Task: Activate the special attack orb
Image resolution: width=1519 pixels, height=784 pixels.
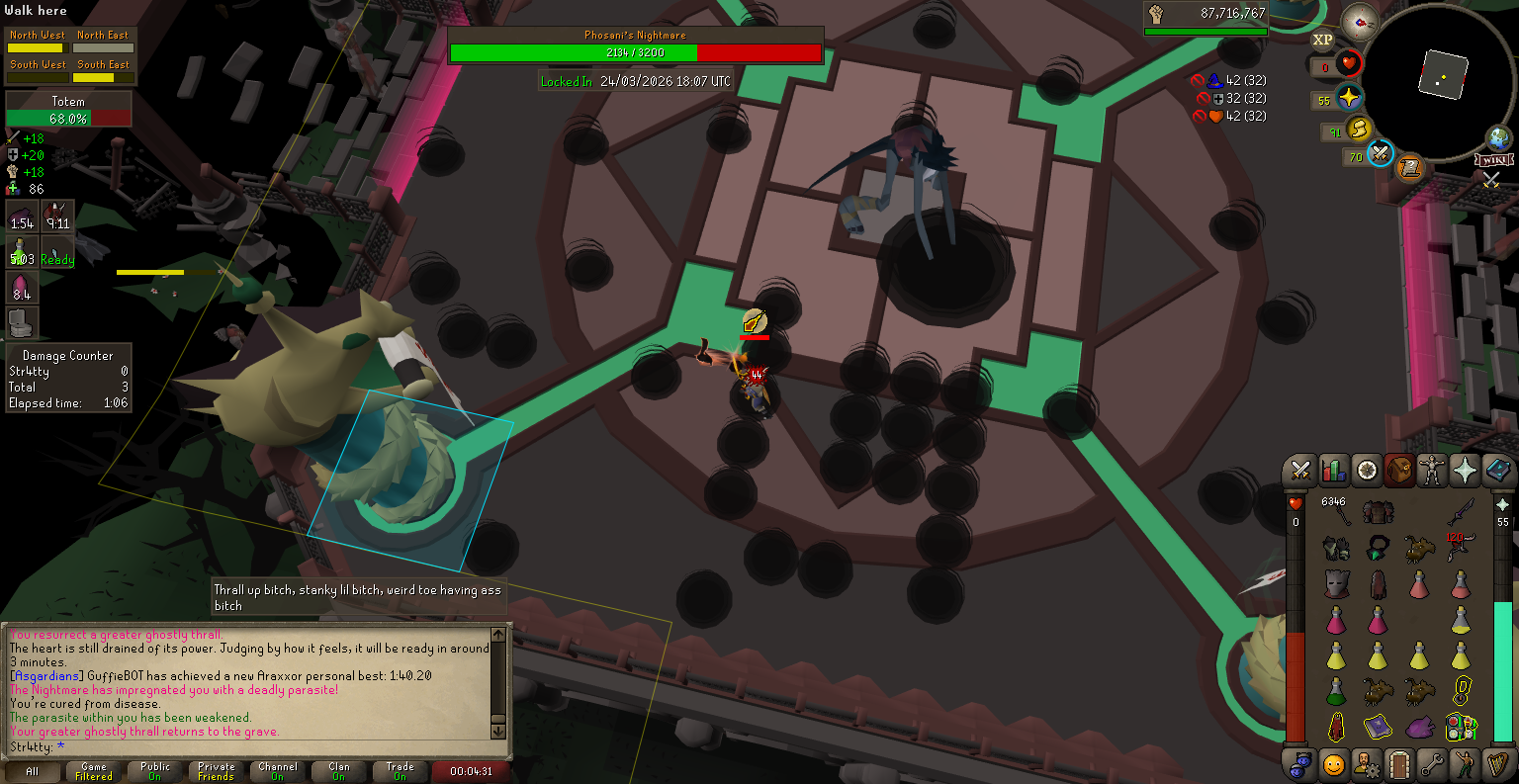Action: (1381, 154)
